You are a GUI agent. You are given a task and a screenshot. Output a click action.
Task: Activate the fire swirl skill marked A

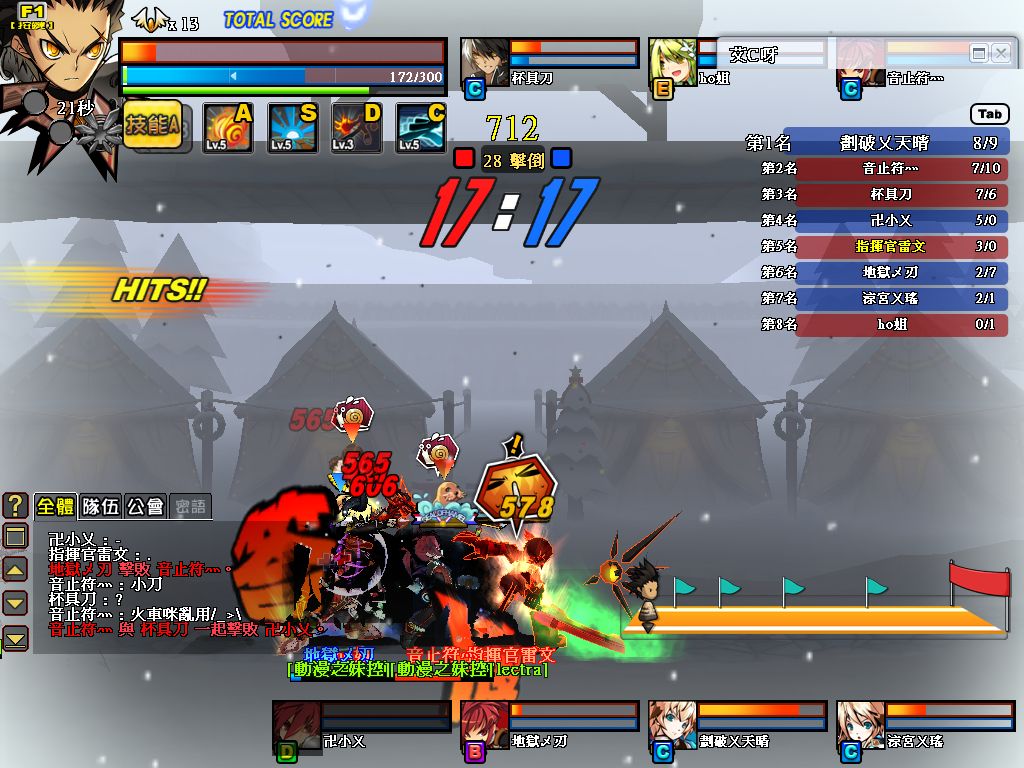227,128
